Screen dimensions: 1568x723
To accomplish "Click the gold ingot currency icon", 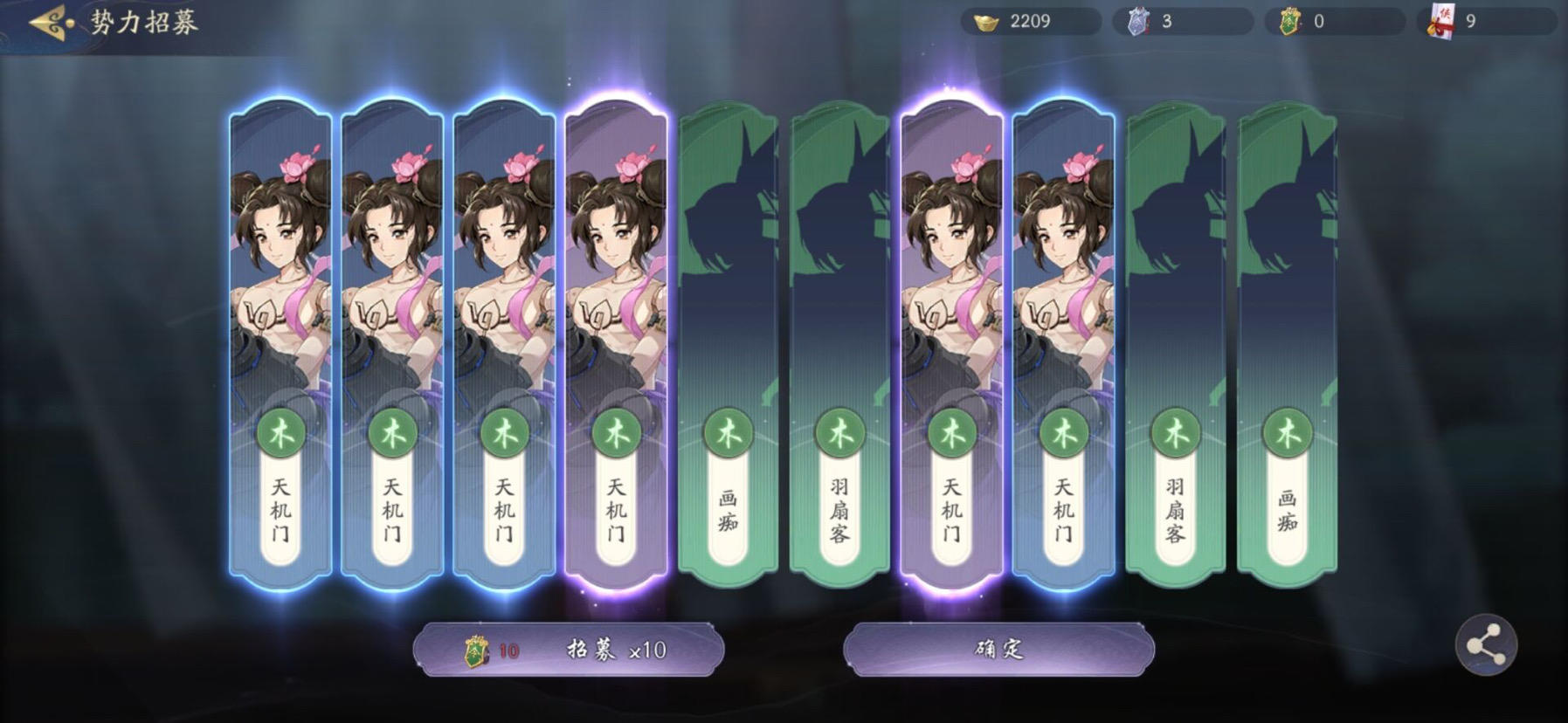I will (984, 23).
